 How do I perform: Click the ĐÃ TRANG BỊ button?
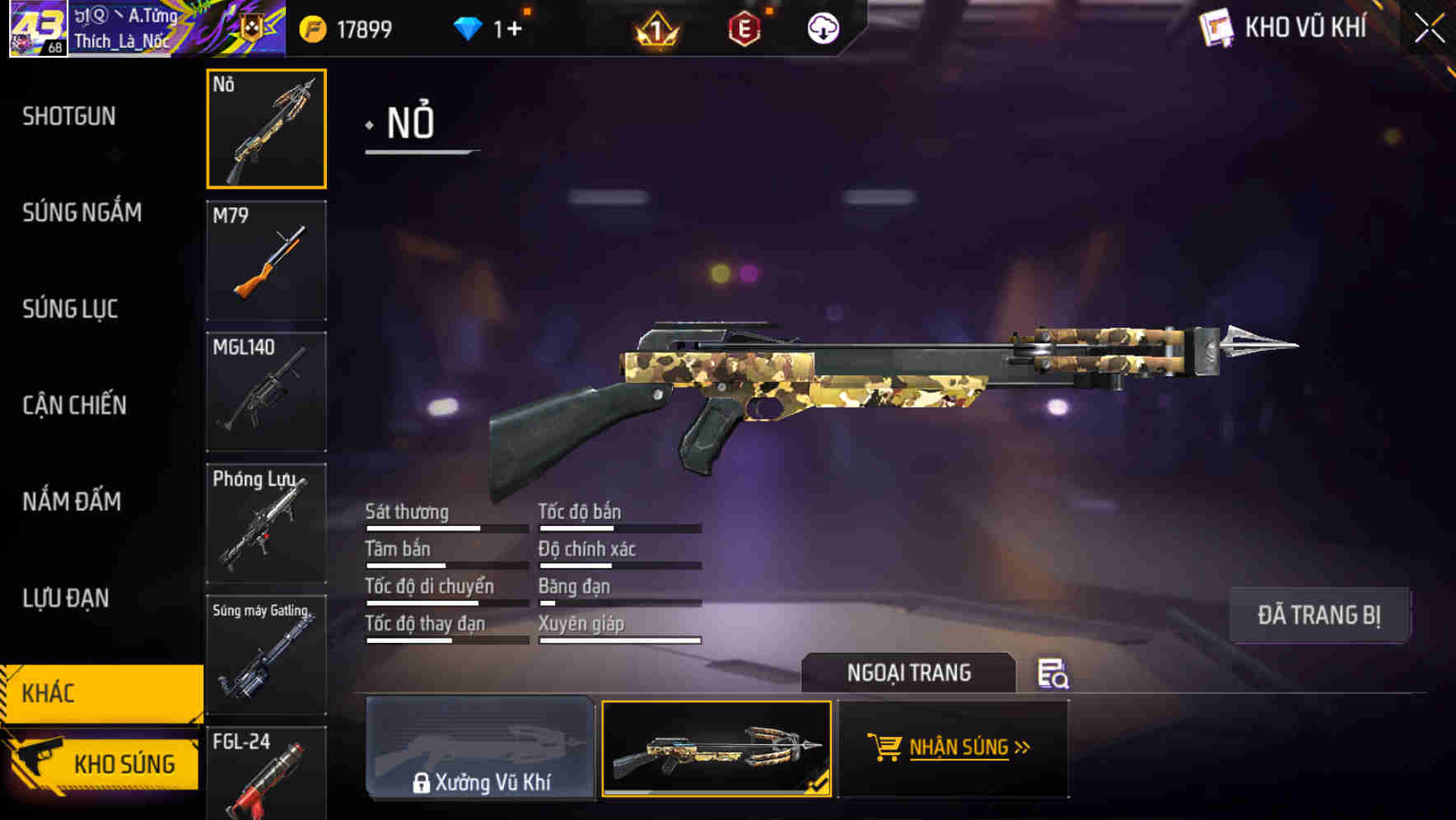1318,614
